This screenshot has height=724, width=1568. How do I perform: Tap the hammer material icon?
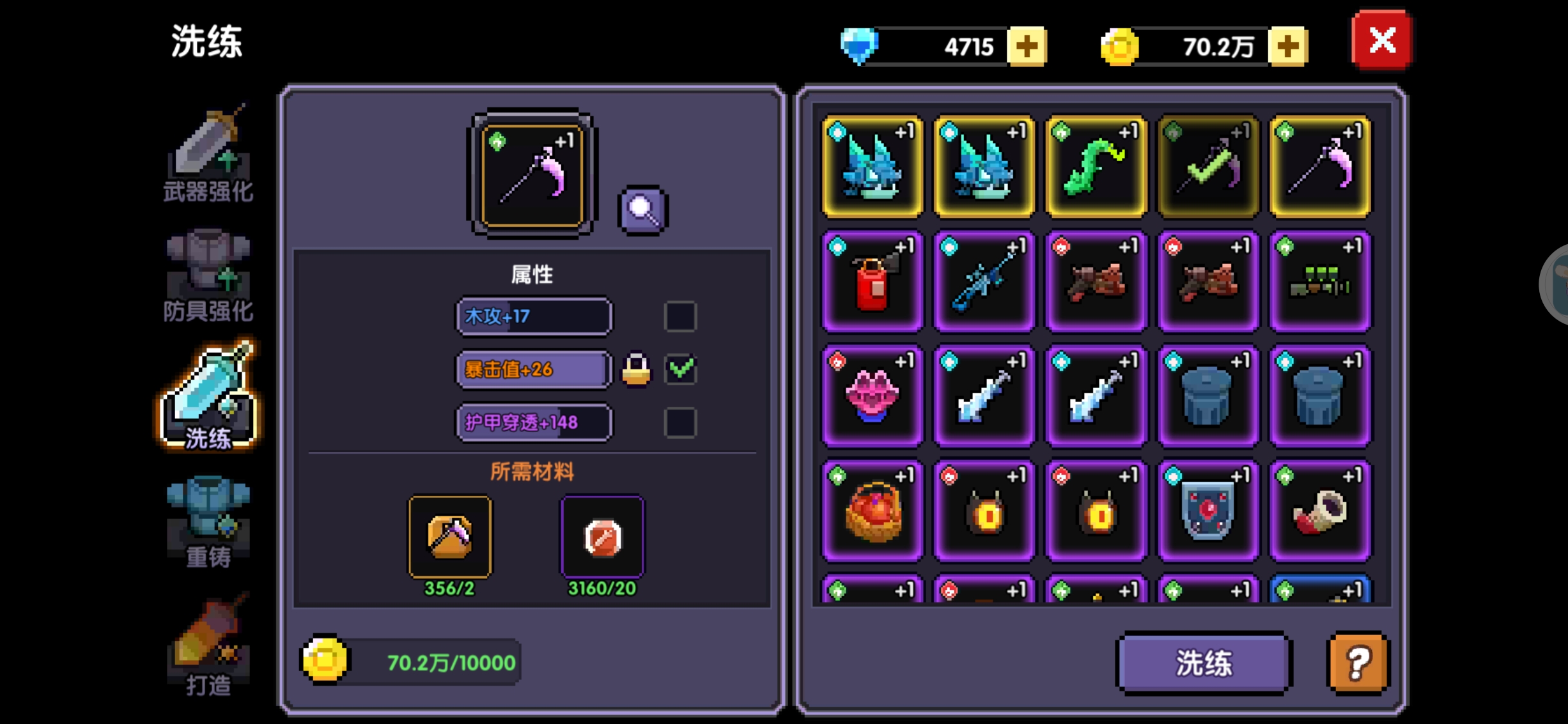coord(450,537)
